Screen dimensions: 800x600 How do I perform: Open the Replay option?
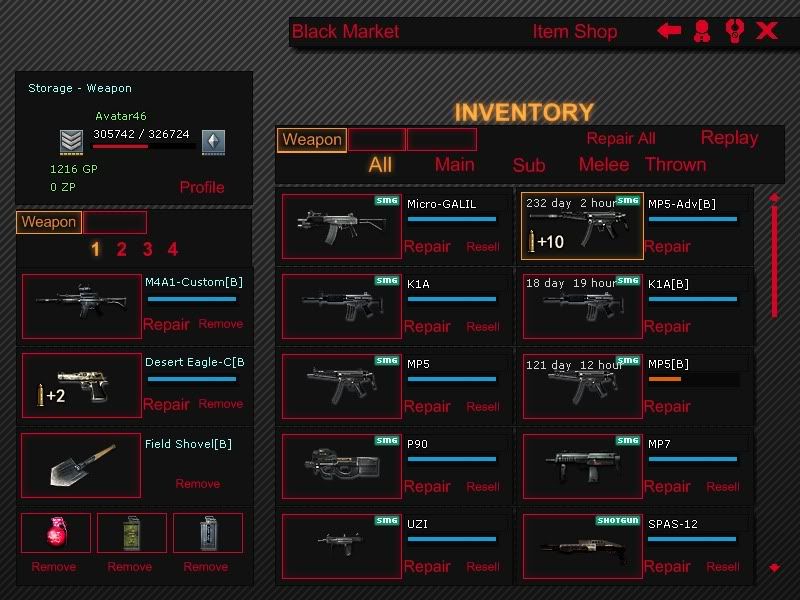coord(729,138)
